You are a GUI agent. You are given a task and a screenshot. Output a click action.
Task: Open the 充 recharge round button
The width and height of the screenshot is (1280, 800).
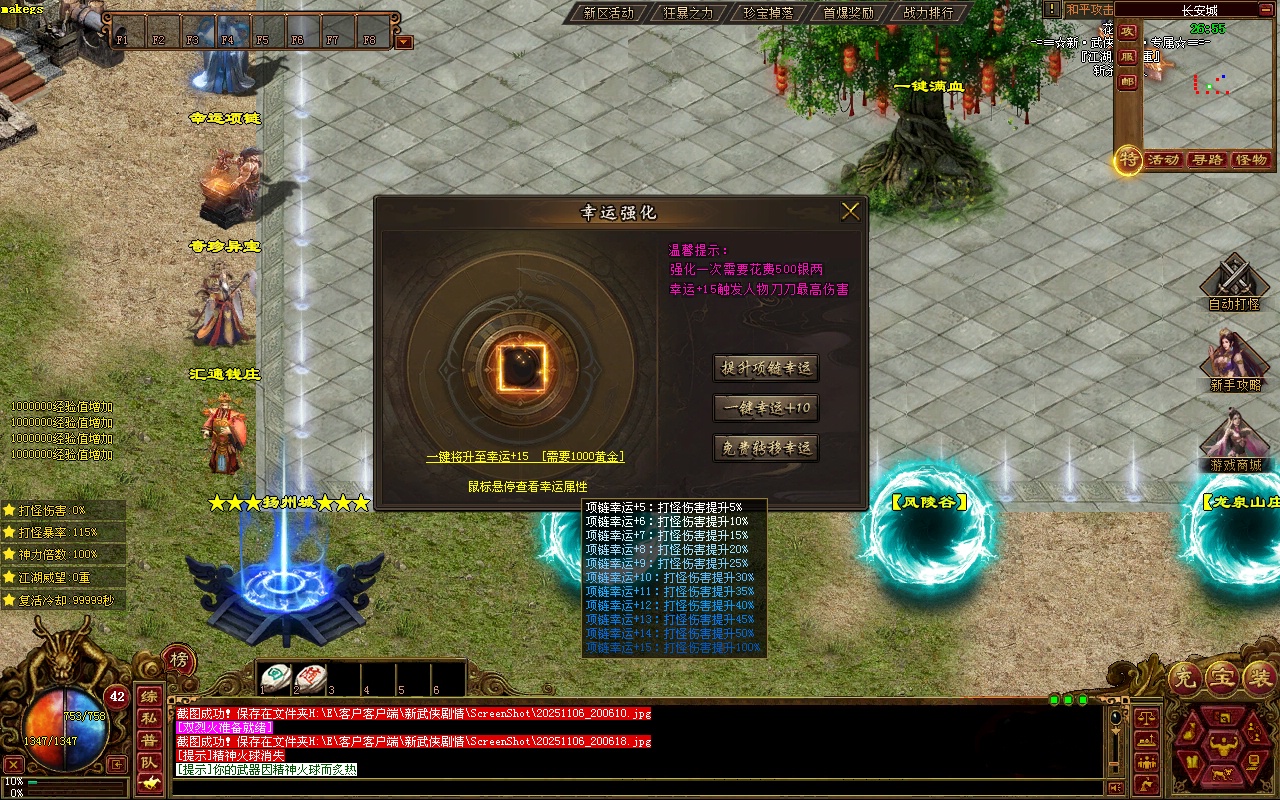pyautogui.click(x=1187, y=679)
